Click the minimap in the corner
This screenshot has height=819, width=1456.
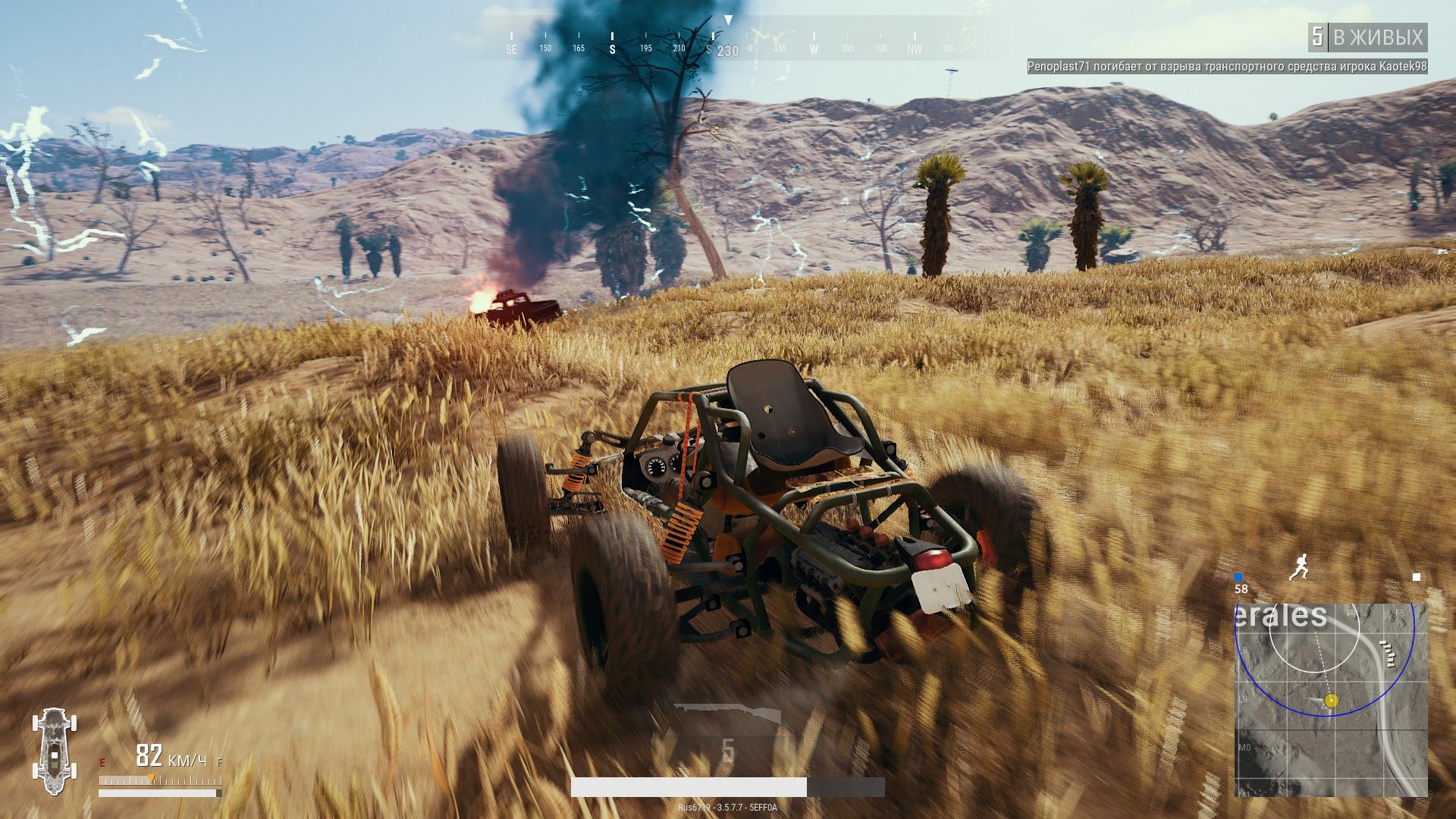point(1331,699)
